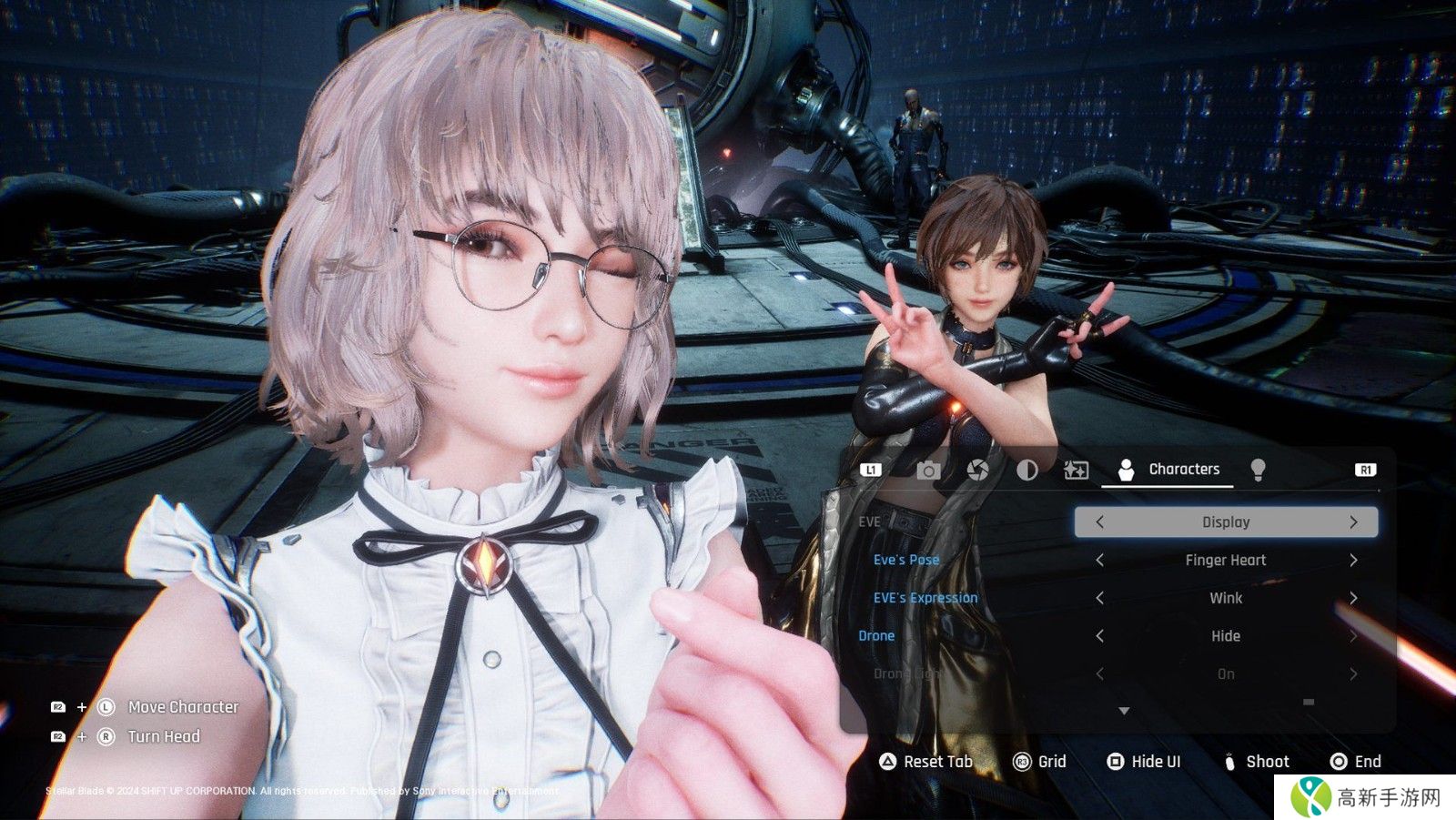Take the photo with Shoot
Screen dimensions: 1456x820
(1256, 762)
